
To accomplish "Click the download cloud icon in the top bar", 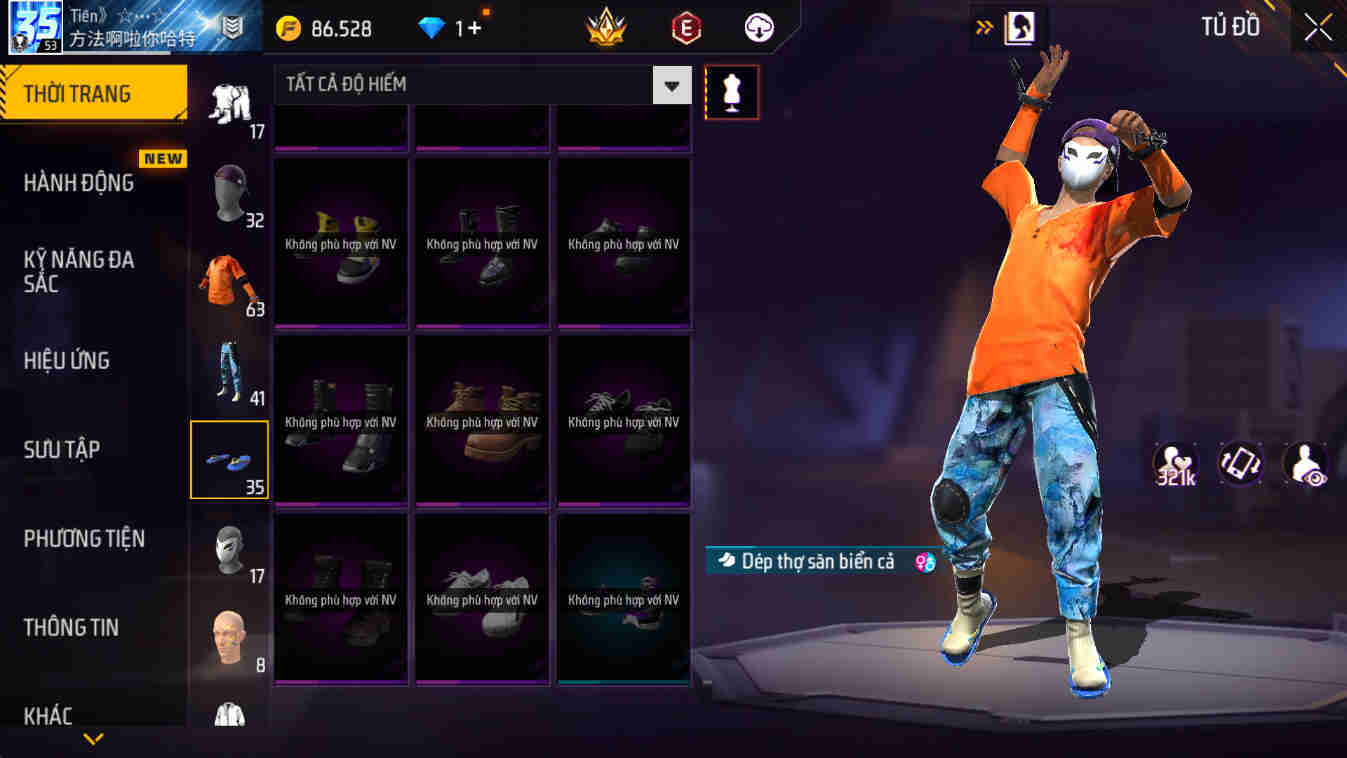I will coord(757,27).
